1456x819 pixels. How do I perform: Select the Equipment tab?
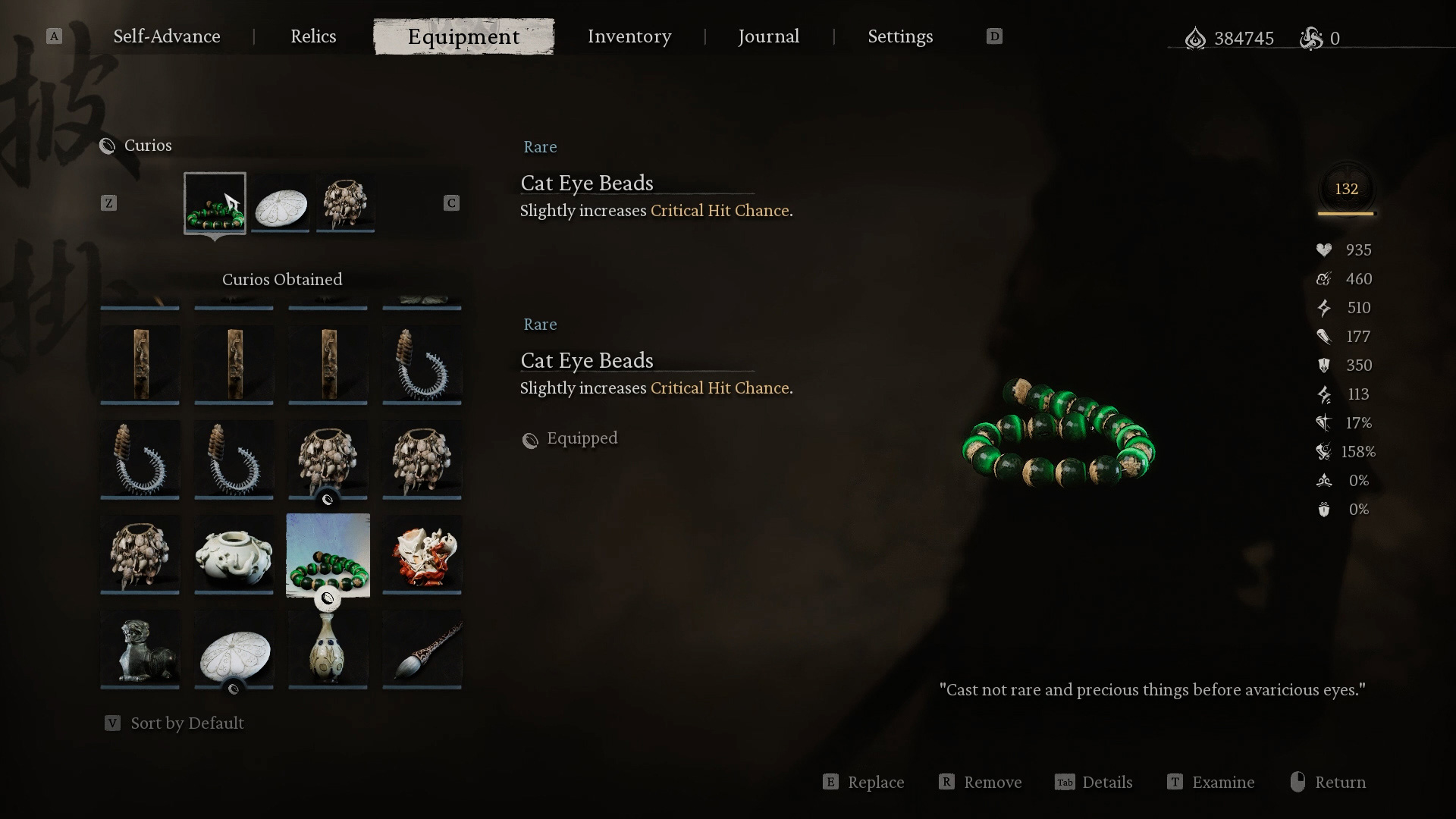pyautogui.click(x=463, y=36)
